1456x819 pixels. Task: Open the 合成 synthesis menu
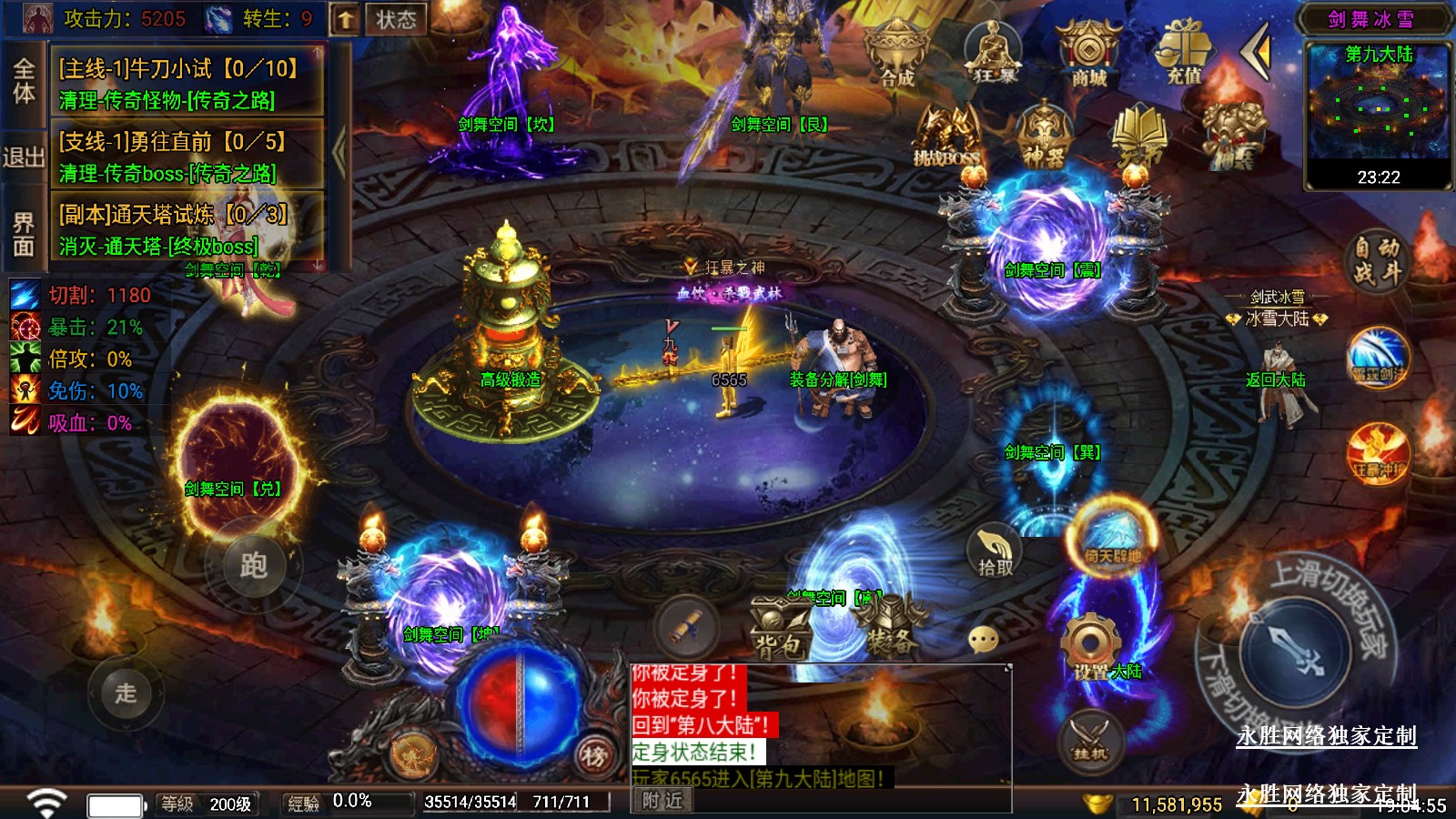coord(896,56)
